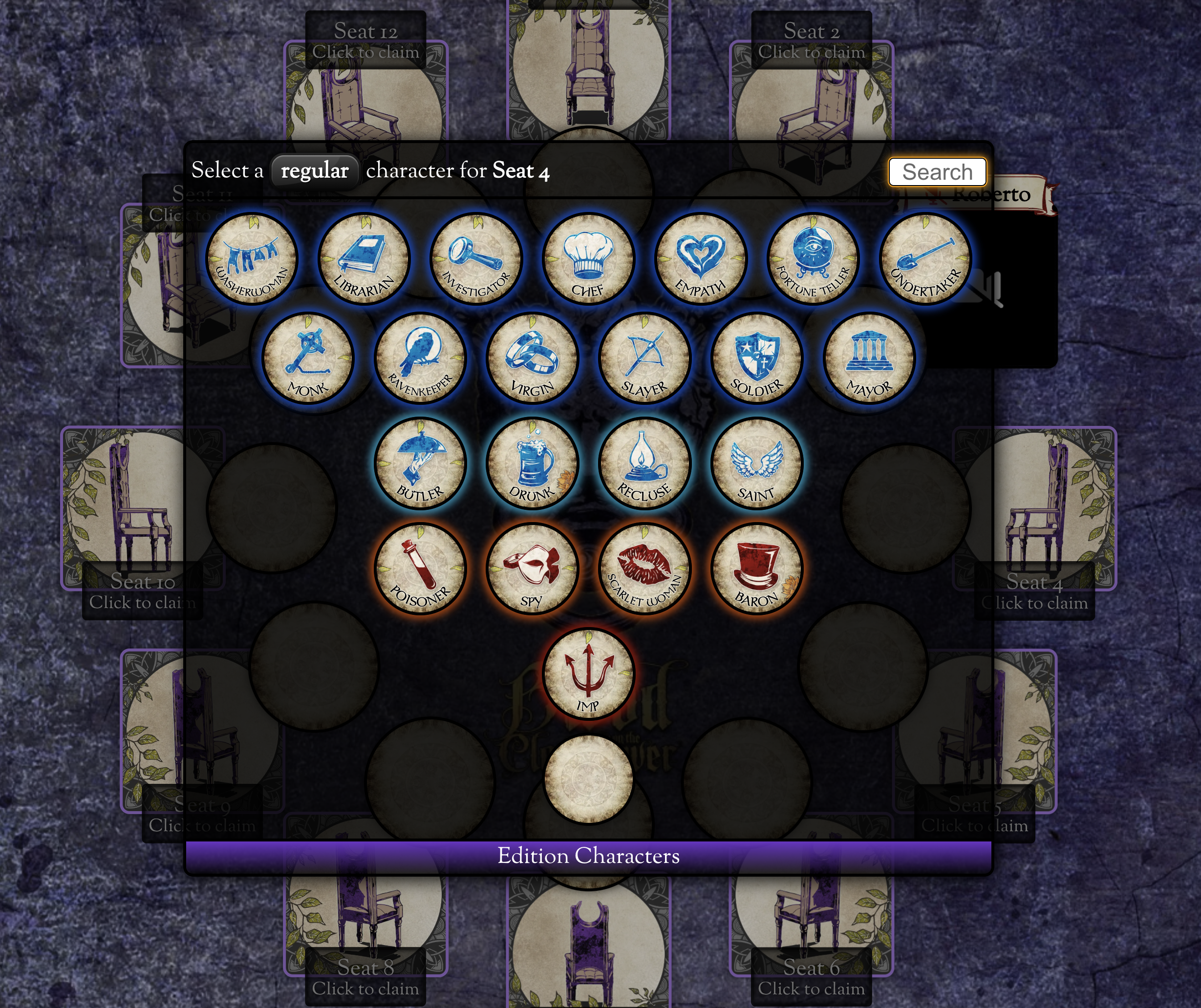Select the Scarlet Woman token
This screenshot has height=1008, width=1201.
click(x=644, y=569)
